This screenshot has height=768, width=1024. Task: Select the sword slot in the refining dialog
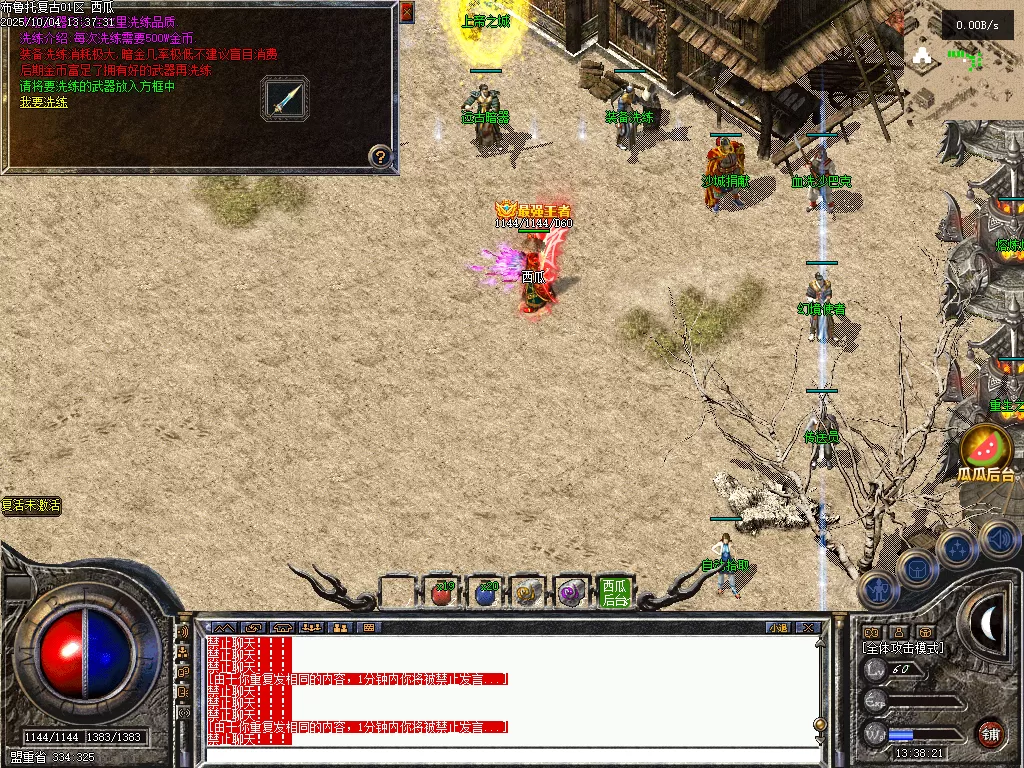pyautogui.click(x=285, y=99)
